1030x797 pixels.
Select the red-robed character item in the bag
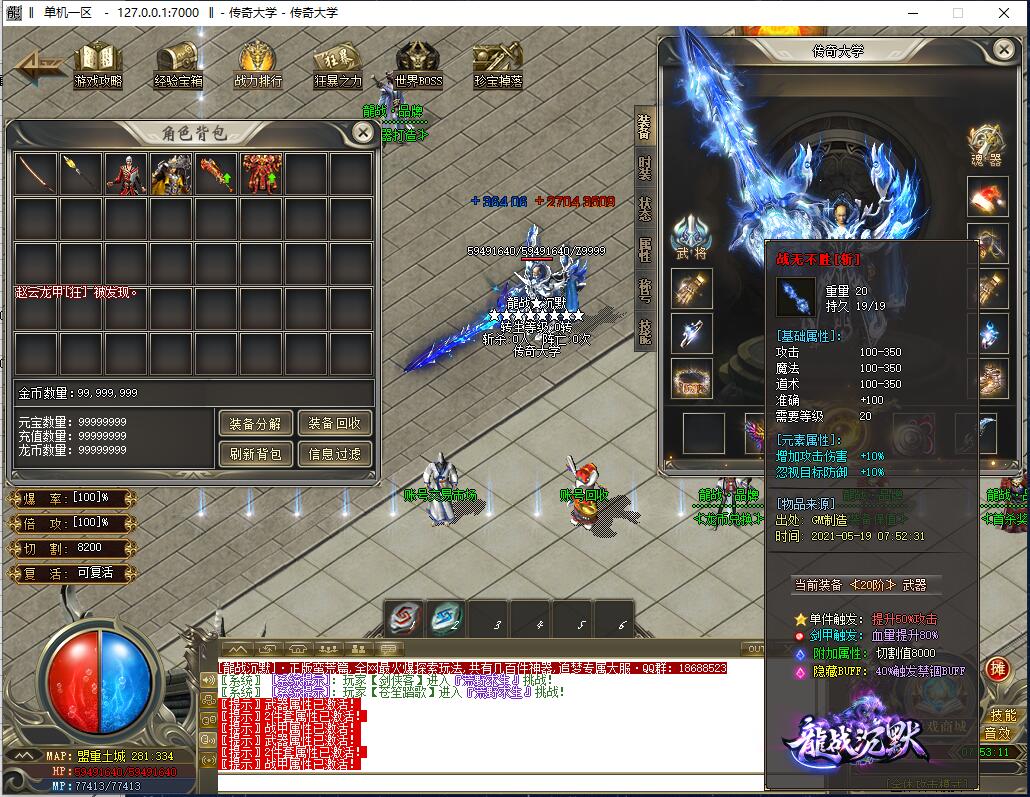pyautogui.click(x=126, y=174)
